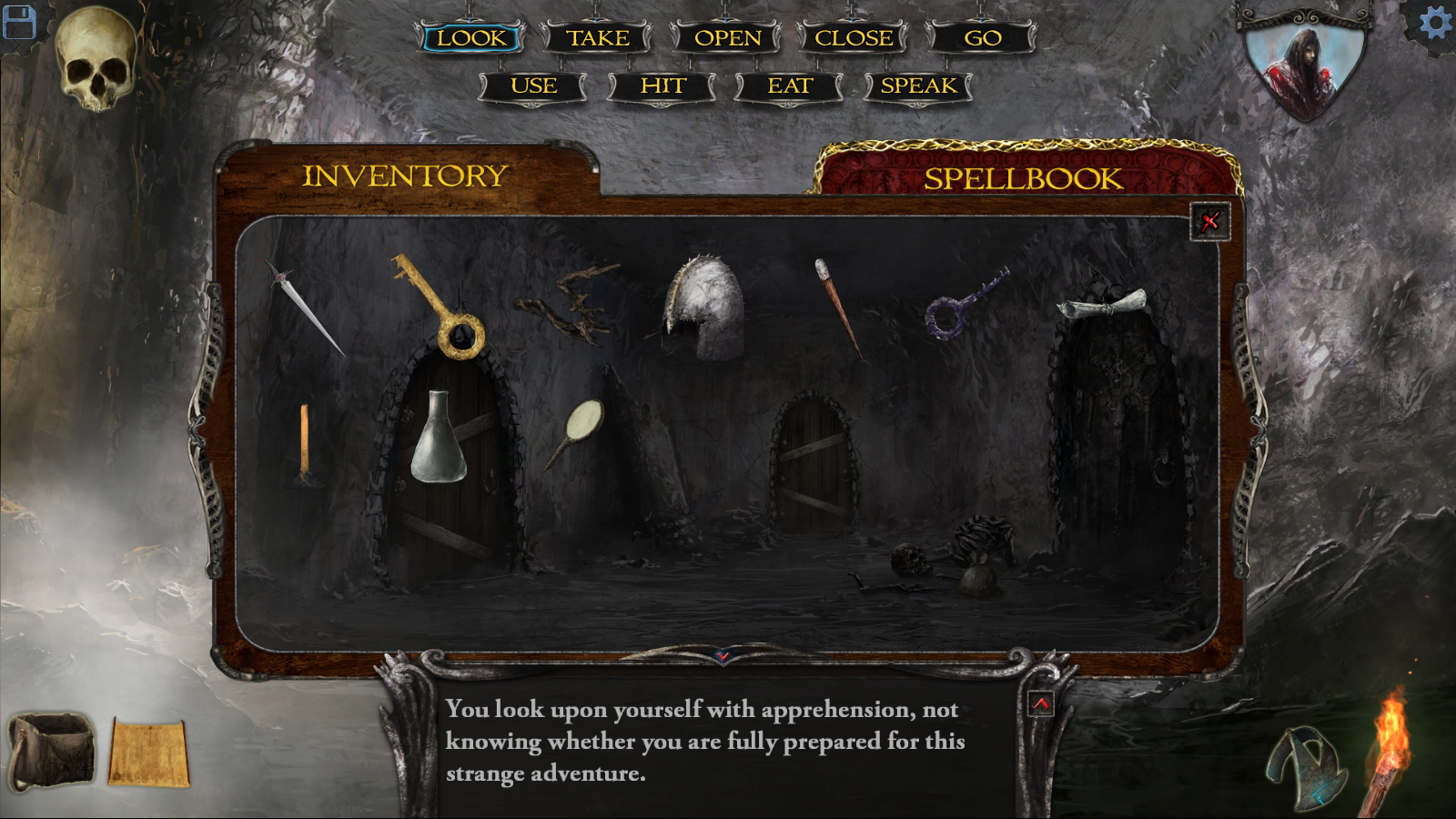The width and height of the screenshot is (1456, 819).
Task: Activate the OPEN command
Action: (727, 38)
